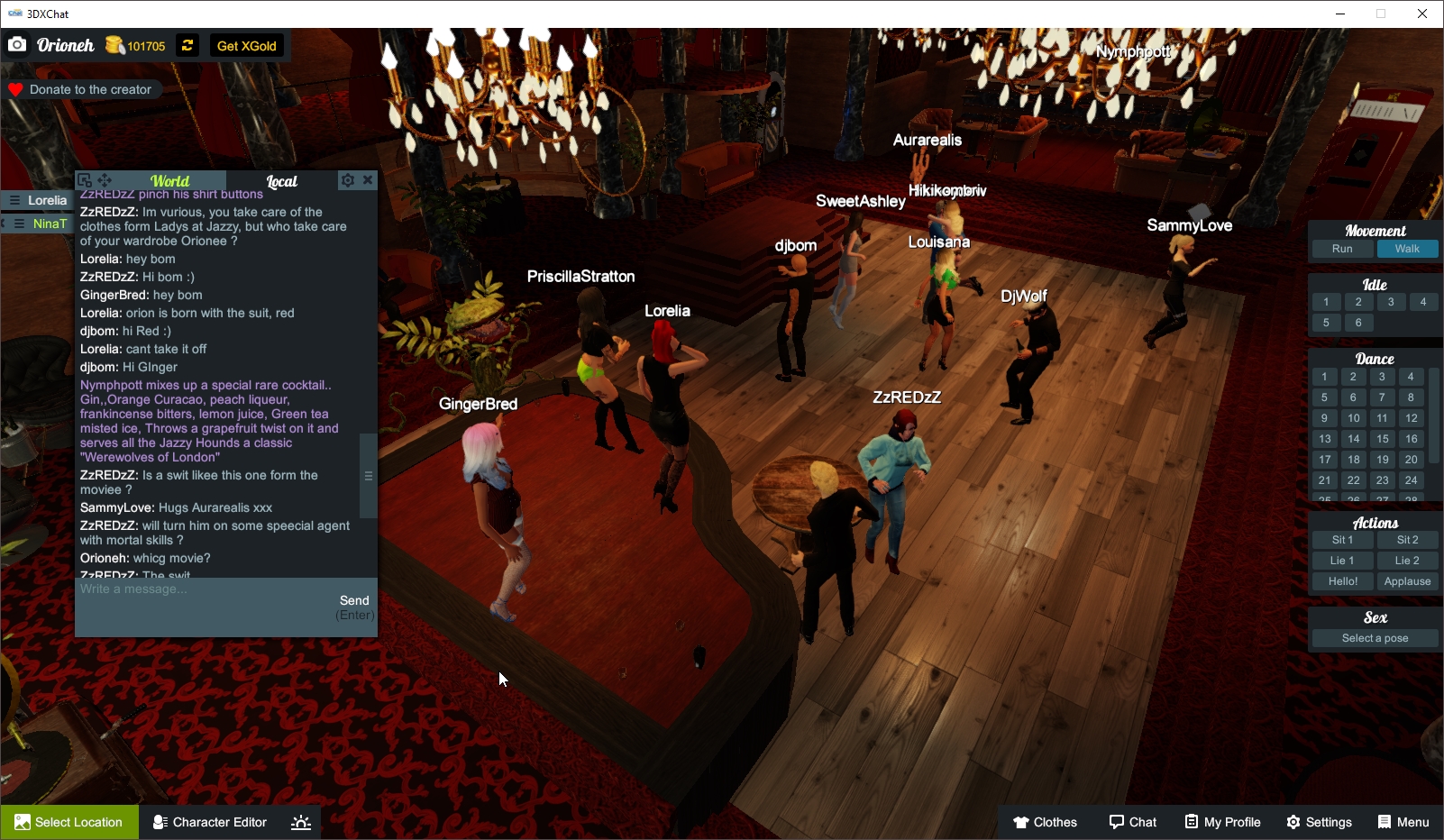Image resolution: width=1444 pixels, height=840 pixels.
Task: Switch to the Local chat tab
Action: click(282, 181)
